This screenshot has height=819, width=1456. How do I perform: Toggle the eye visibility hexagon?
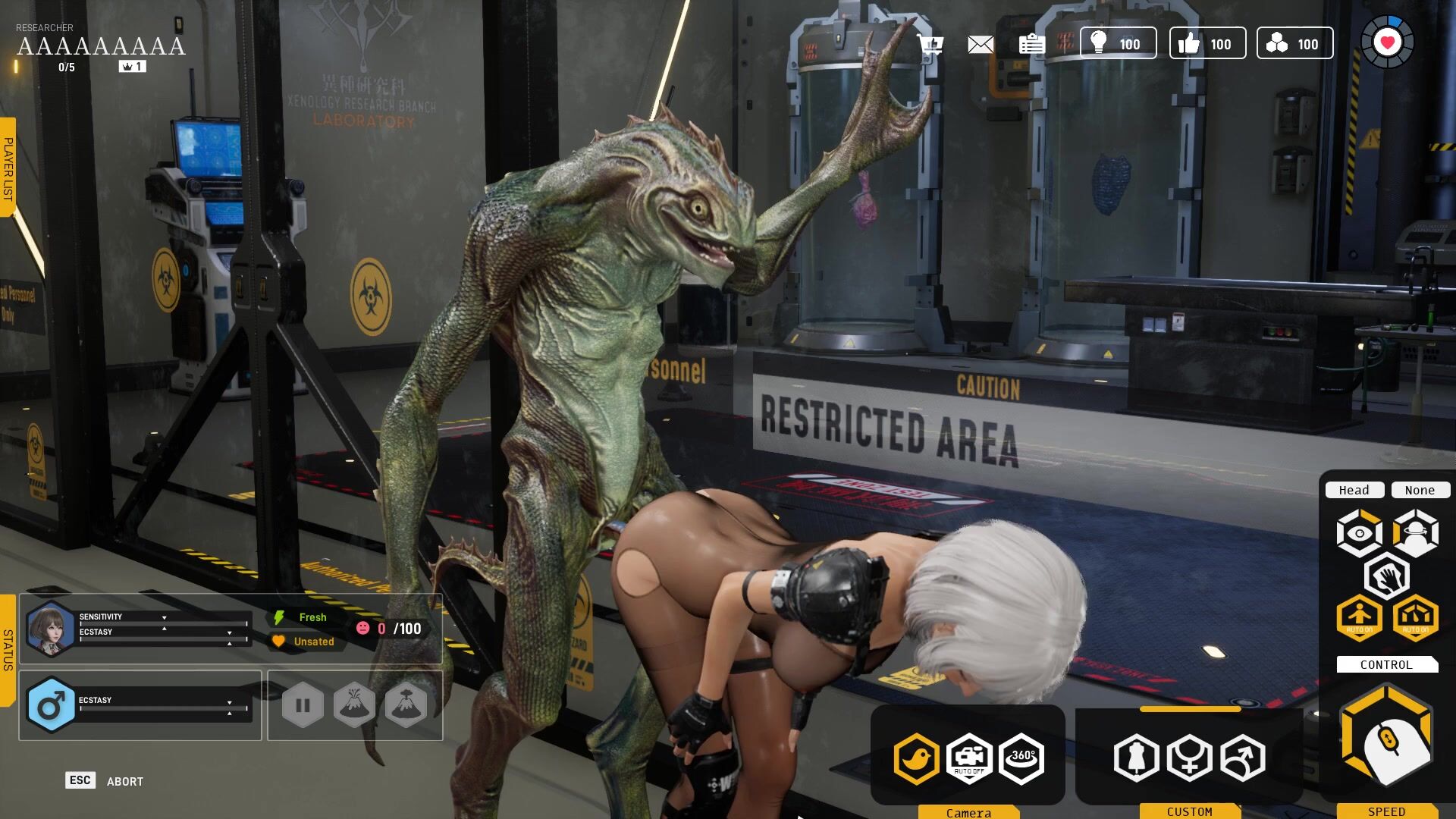click(x=1359, y=533)
